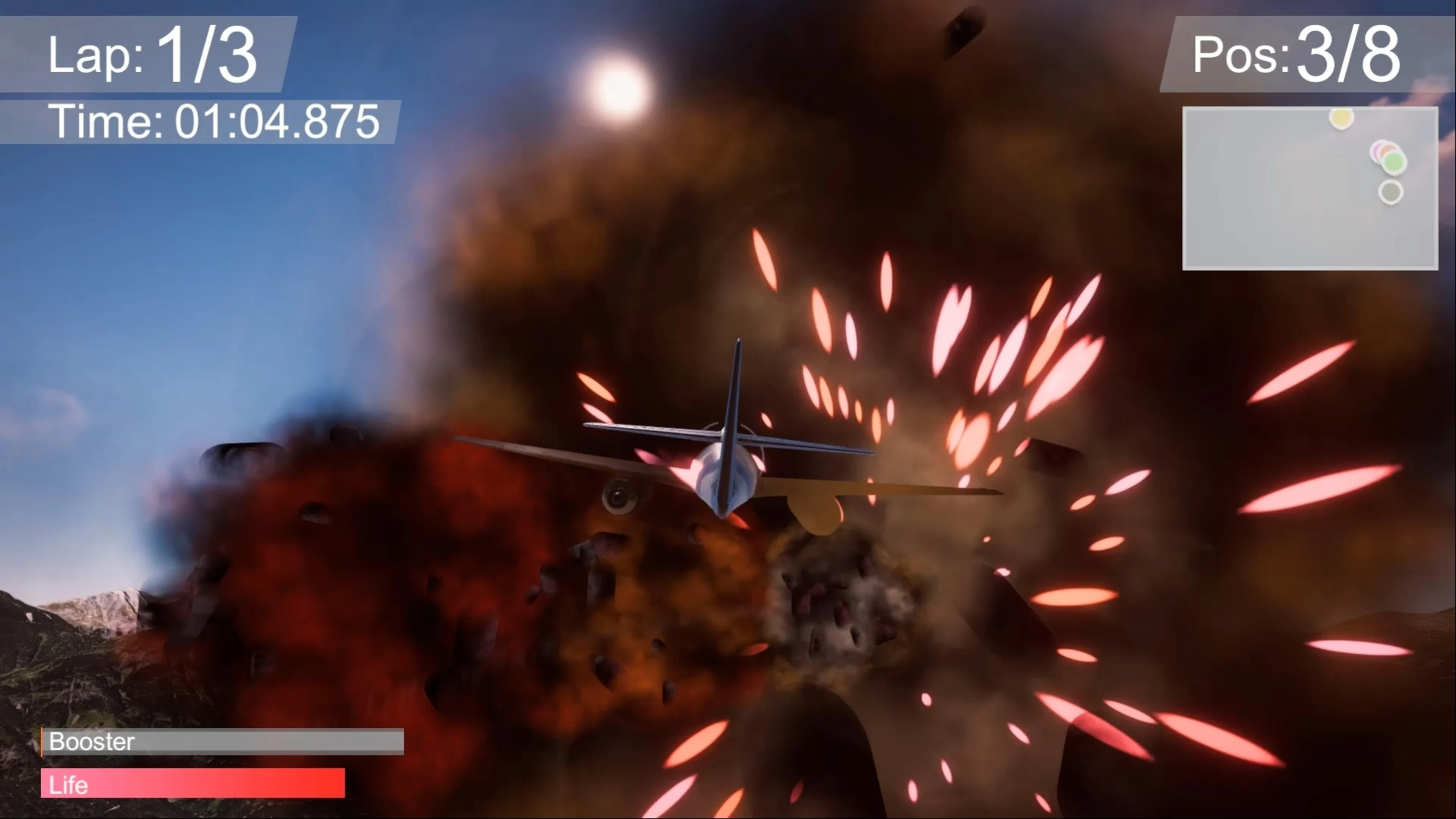This screenshot has width=1456, height=819.
Task: Select the purple dot in the minimap cluster
Action: (x=1376, y=151)
